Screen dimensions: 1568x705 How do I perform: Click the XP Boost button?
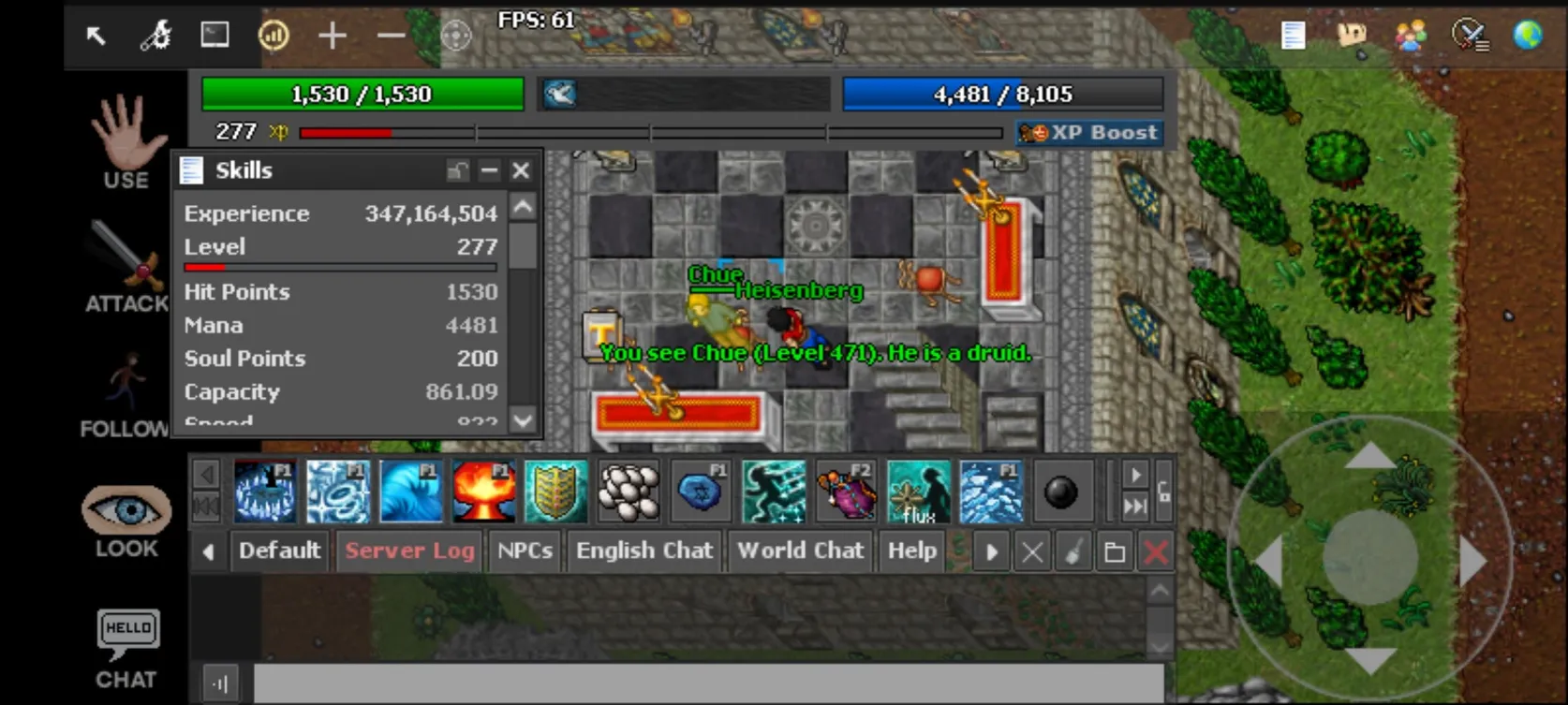[1090, 133]
